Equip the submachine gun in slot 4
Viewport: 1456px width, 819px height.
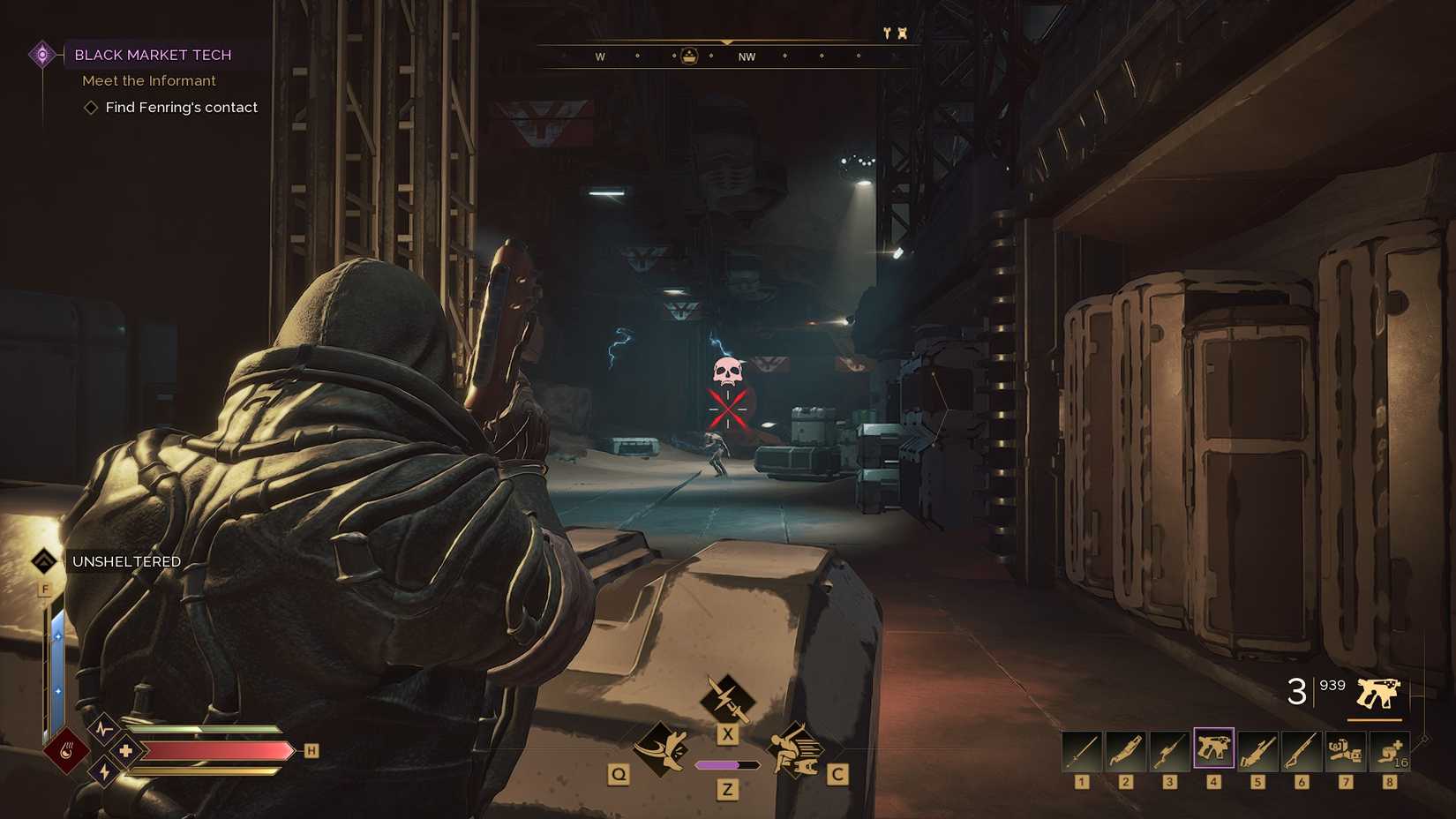[x=1214, y=750]
